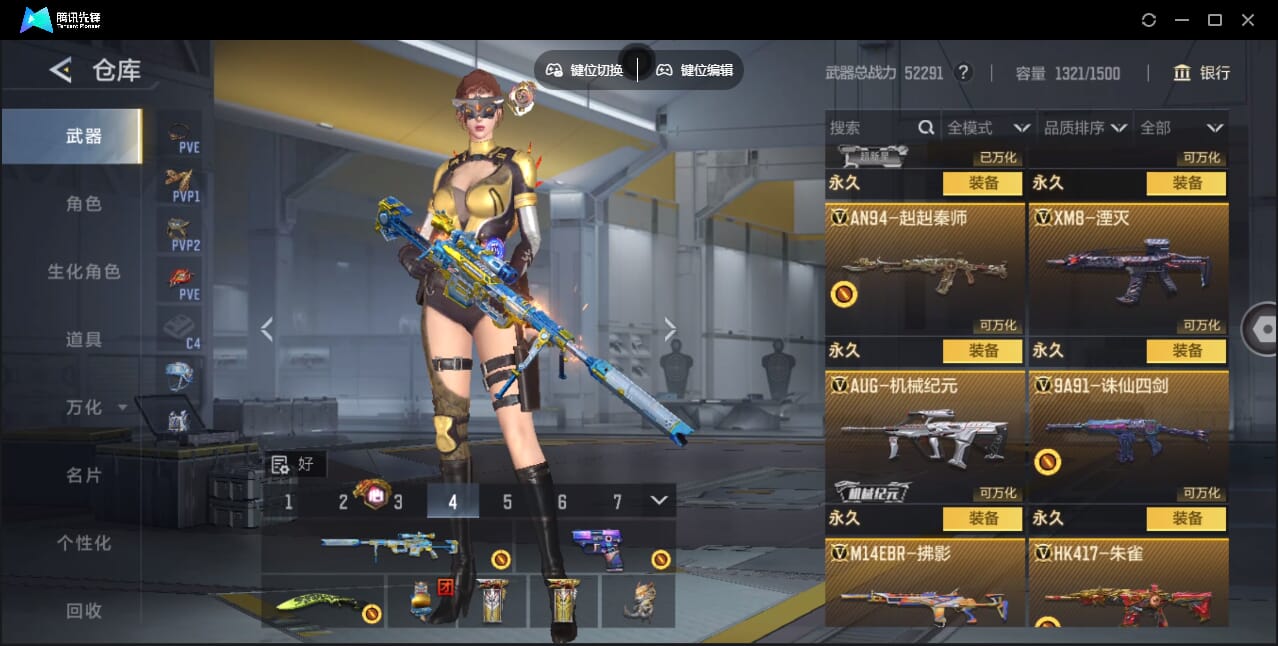Image resolution: width=1278 pixels, height=646 pixels.
Task: Open 键位编辑 key layout editor
Action: click(x=695, y=70)
